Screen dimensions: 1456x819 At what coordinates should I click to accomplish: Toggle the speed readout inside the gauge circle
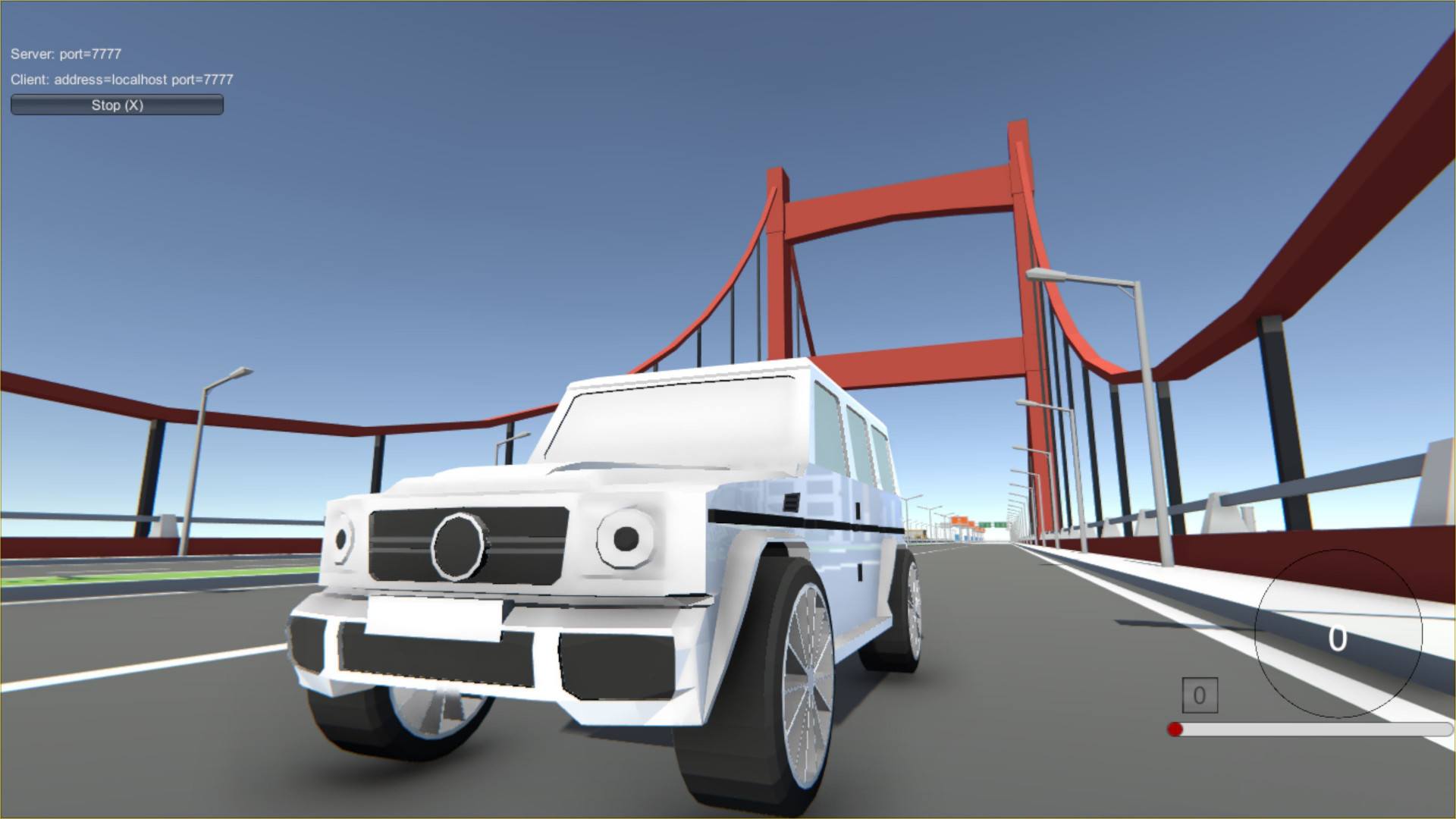(1338, 639)
